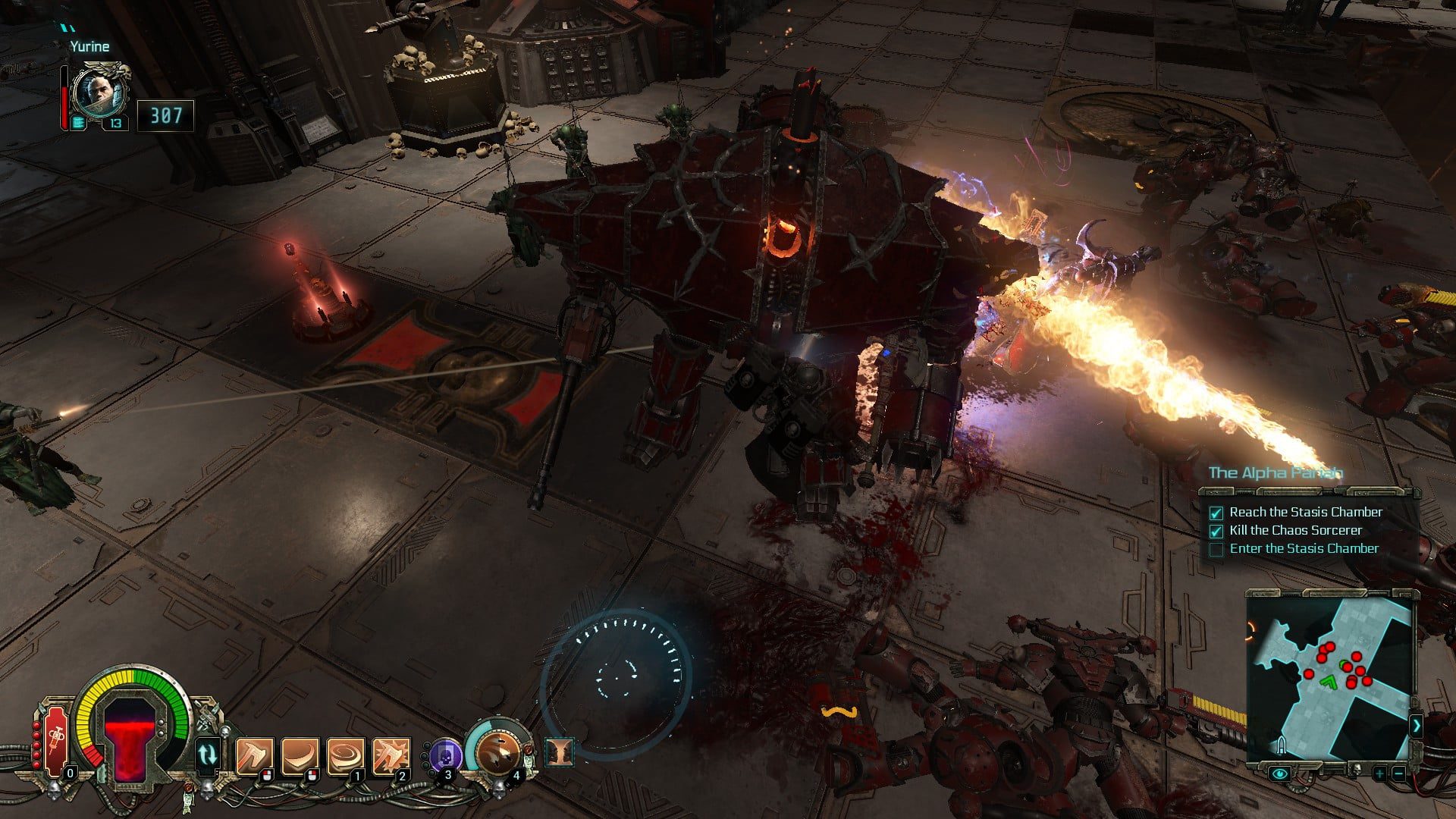Activate the crescent slash skill
1456x819 pixels.
[x=300, y=756]
